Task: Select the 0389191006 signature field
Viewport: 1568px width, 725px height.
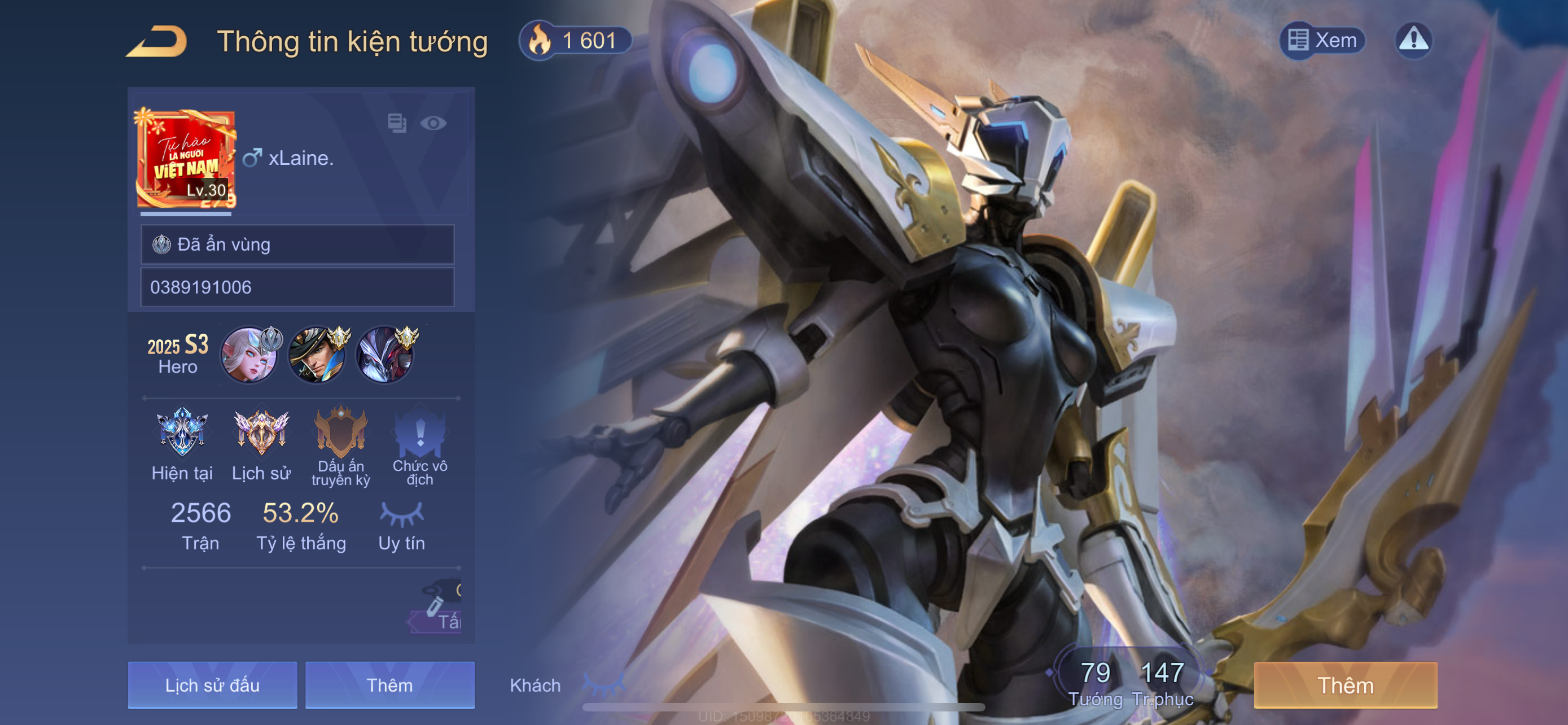Action: coord(297,287)
